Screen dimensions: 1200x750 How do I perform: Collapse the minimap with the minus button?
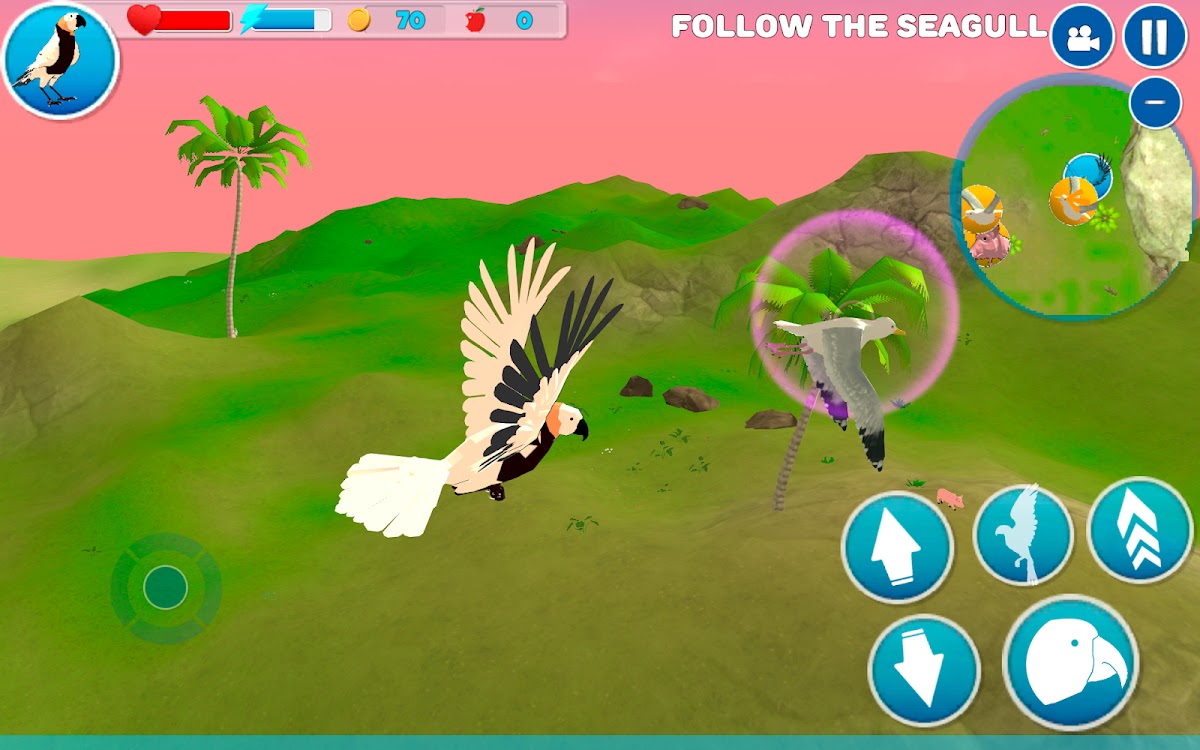tap(1155, 102)
